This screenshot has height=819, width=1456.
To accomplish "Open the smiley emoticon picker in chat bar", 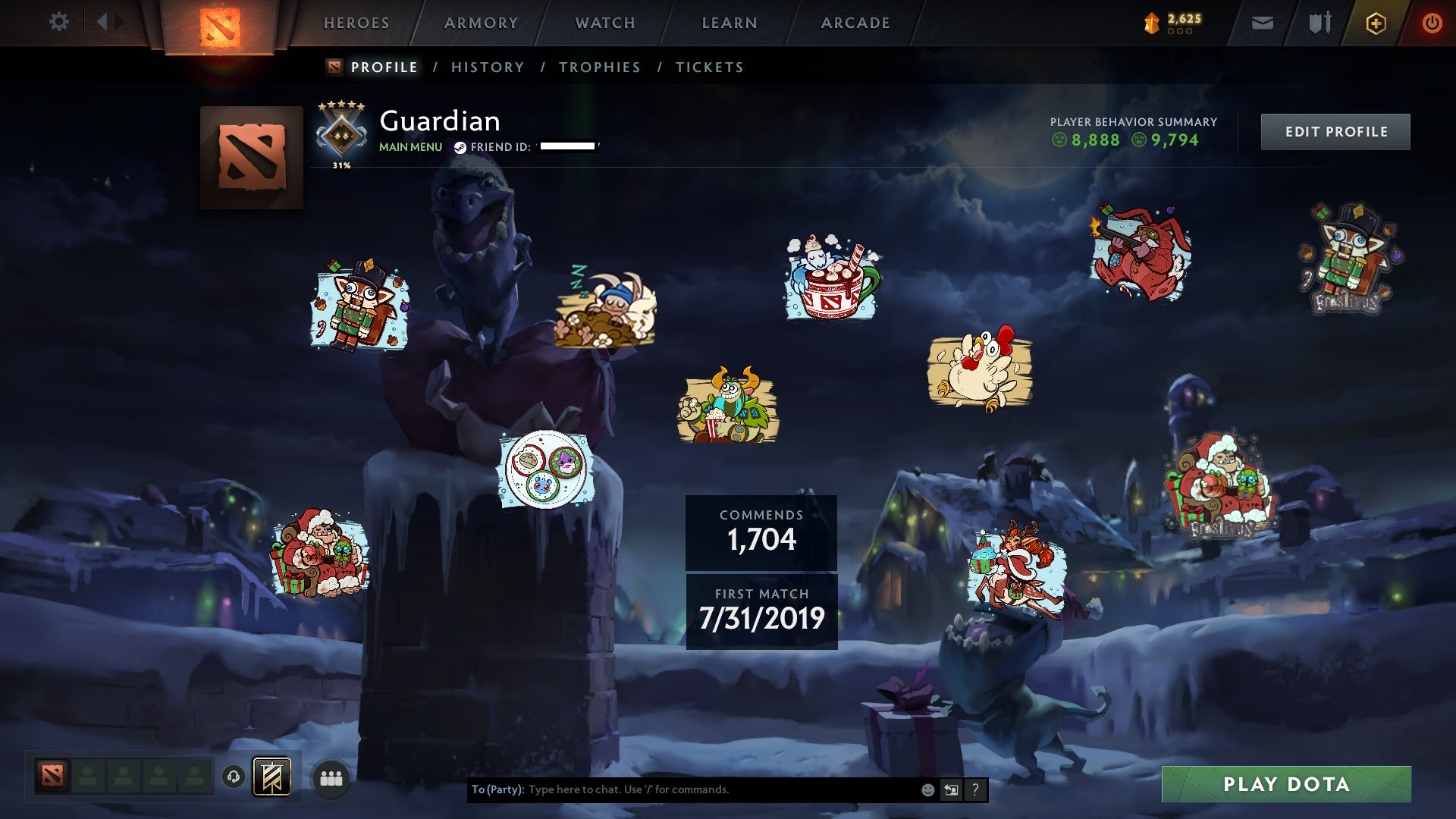I will (x=927, y=790).
